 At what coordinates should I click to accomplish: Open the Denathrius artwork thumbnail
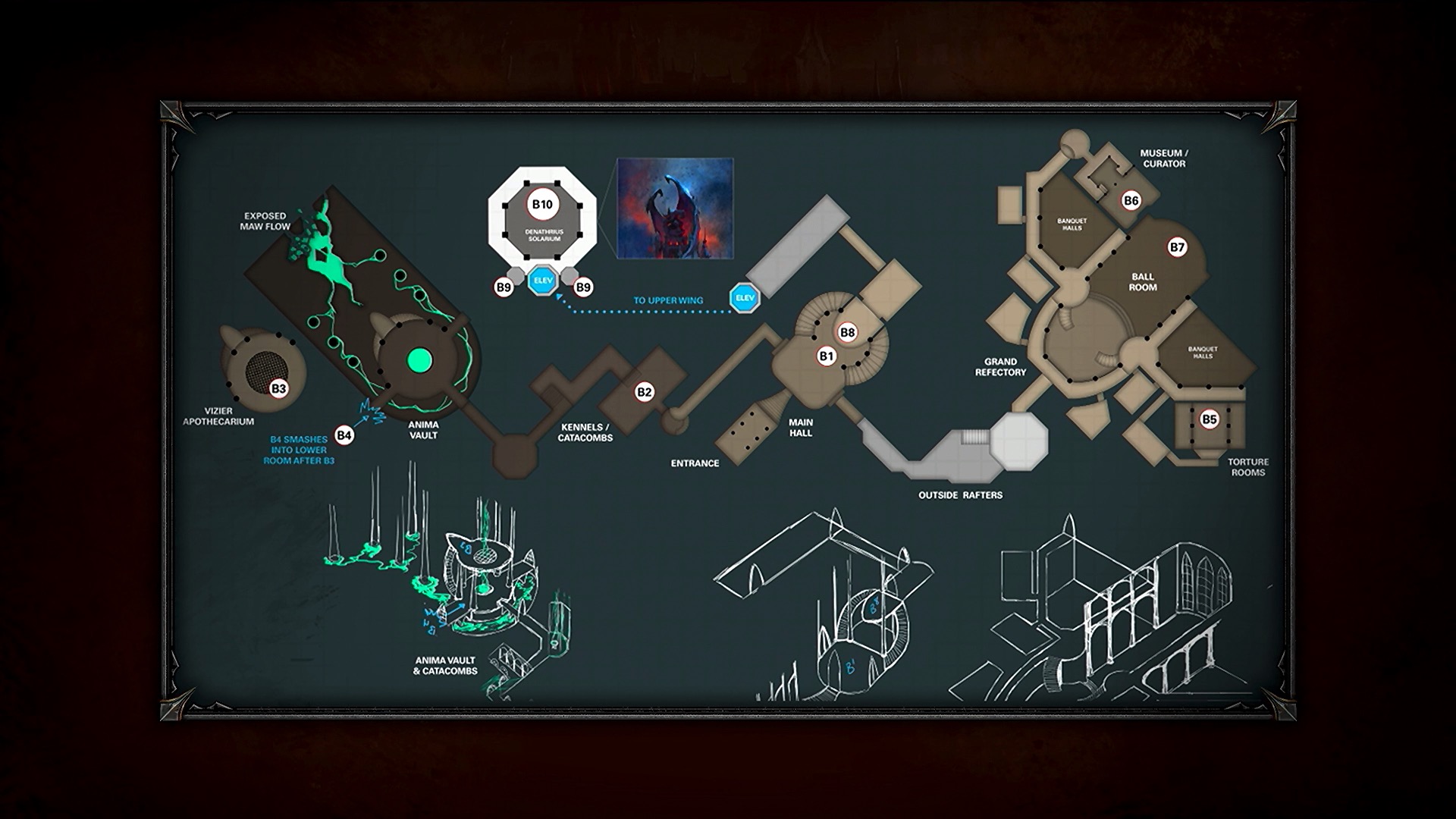[x=675, y=208]
